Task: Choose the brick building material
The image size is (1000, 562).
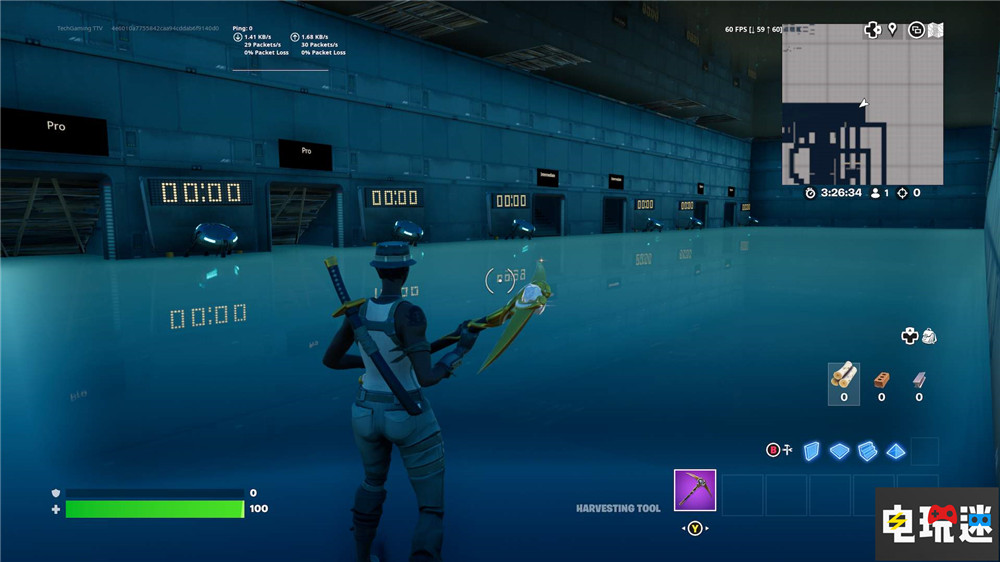Action: (x=881, y=380)
